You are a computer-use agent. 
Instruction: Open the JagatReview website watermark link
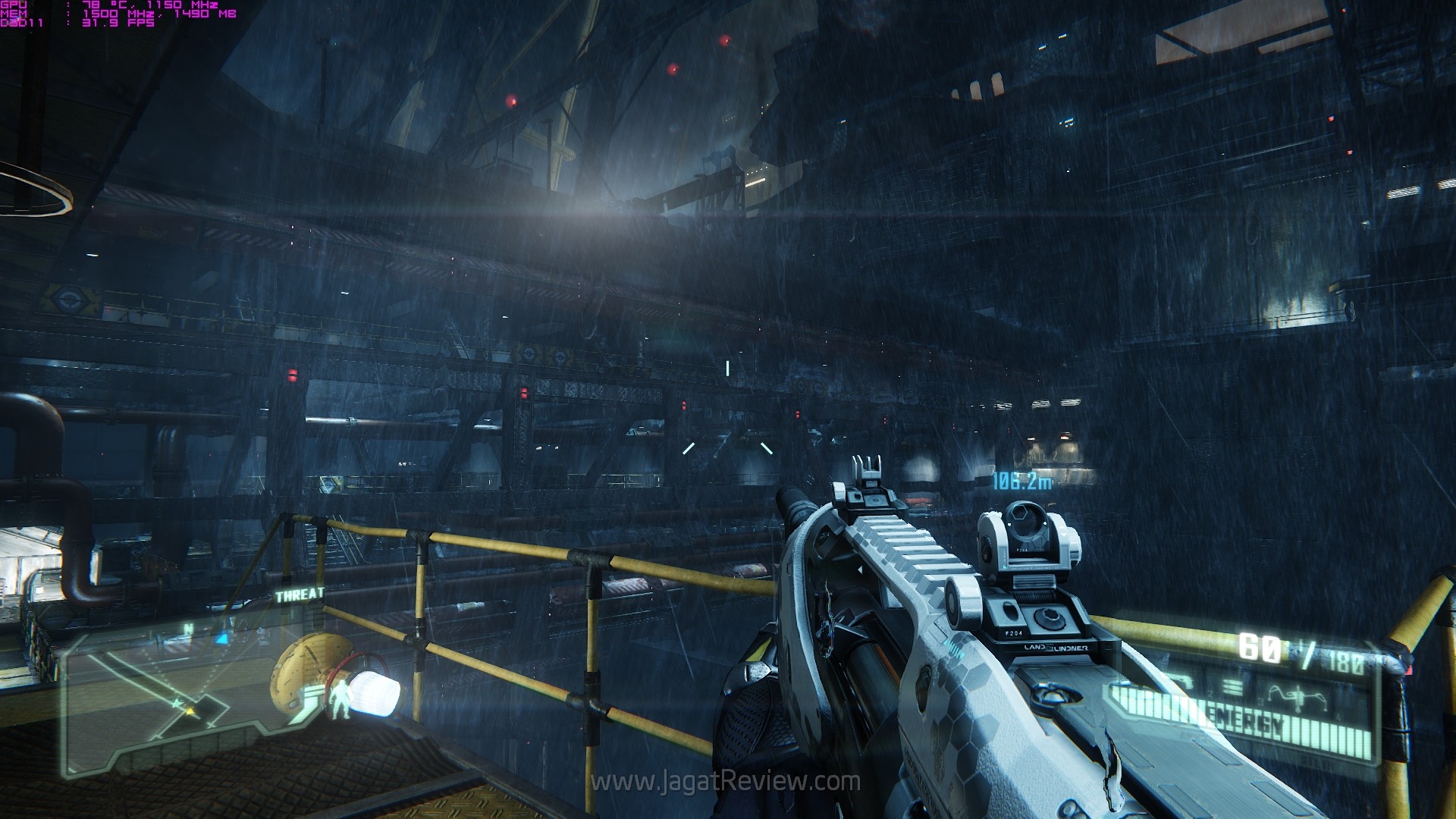[726, 781]
